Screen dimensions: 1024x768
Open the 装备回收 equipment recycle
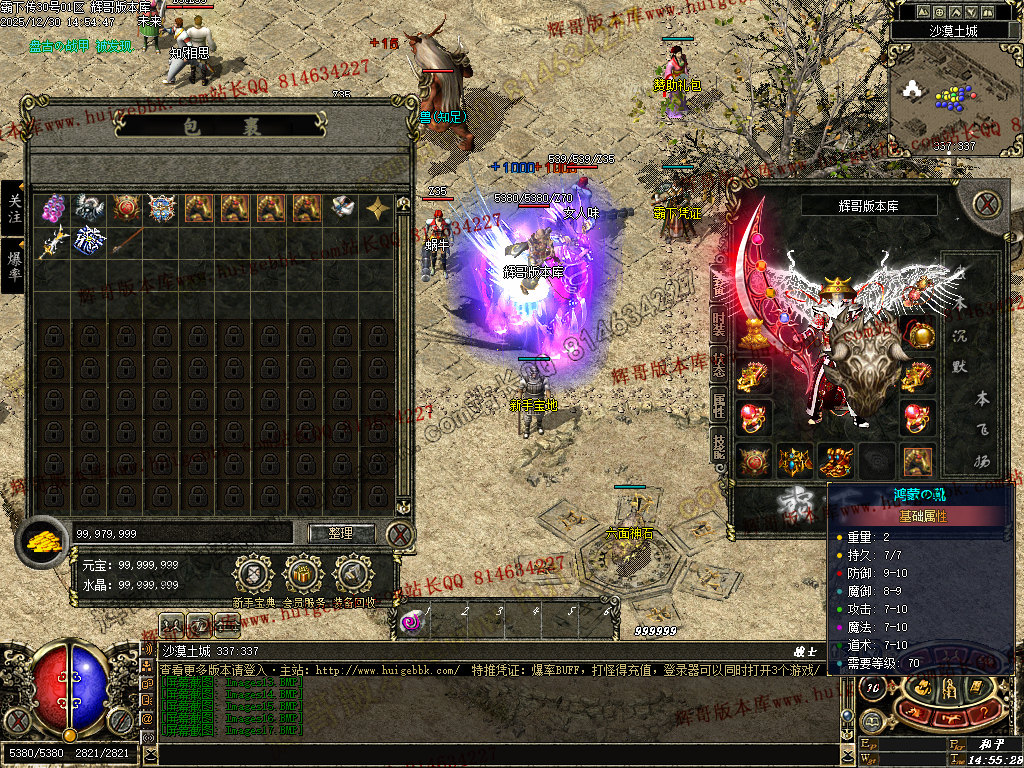[354, 575]
